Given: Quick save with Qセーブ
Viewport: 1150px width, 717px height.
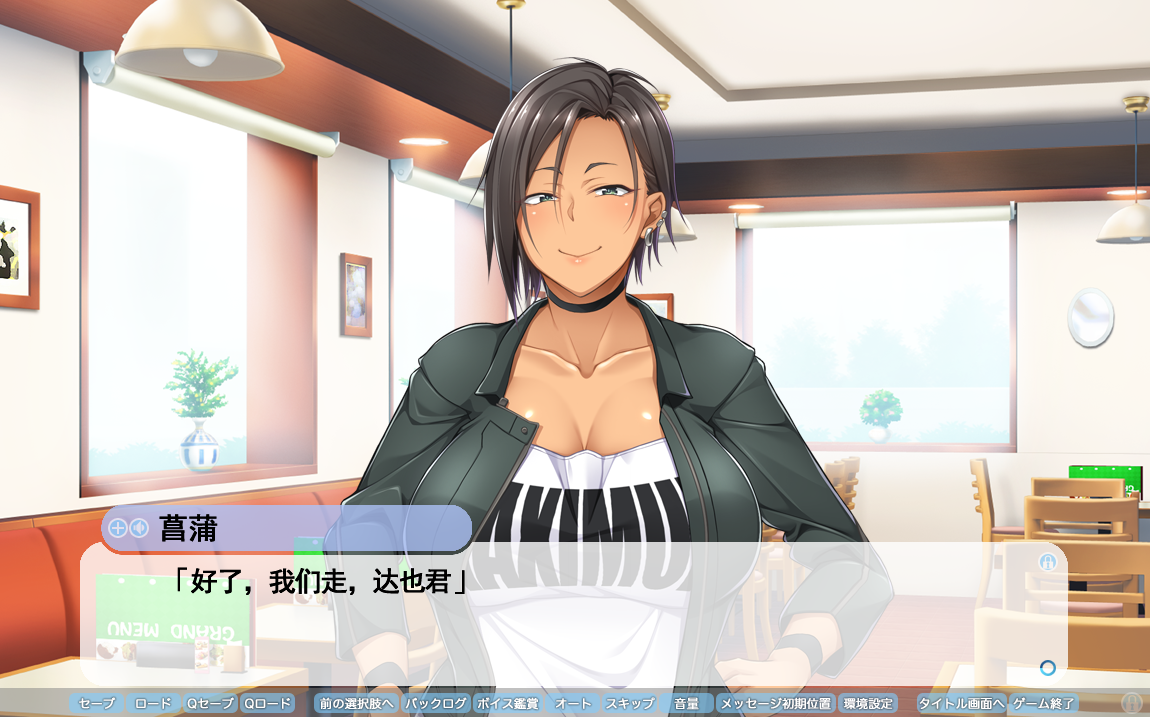Looking at the screenshot, I should coord(210,704).
